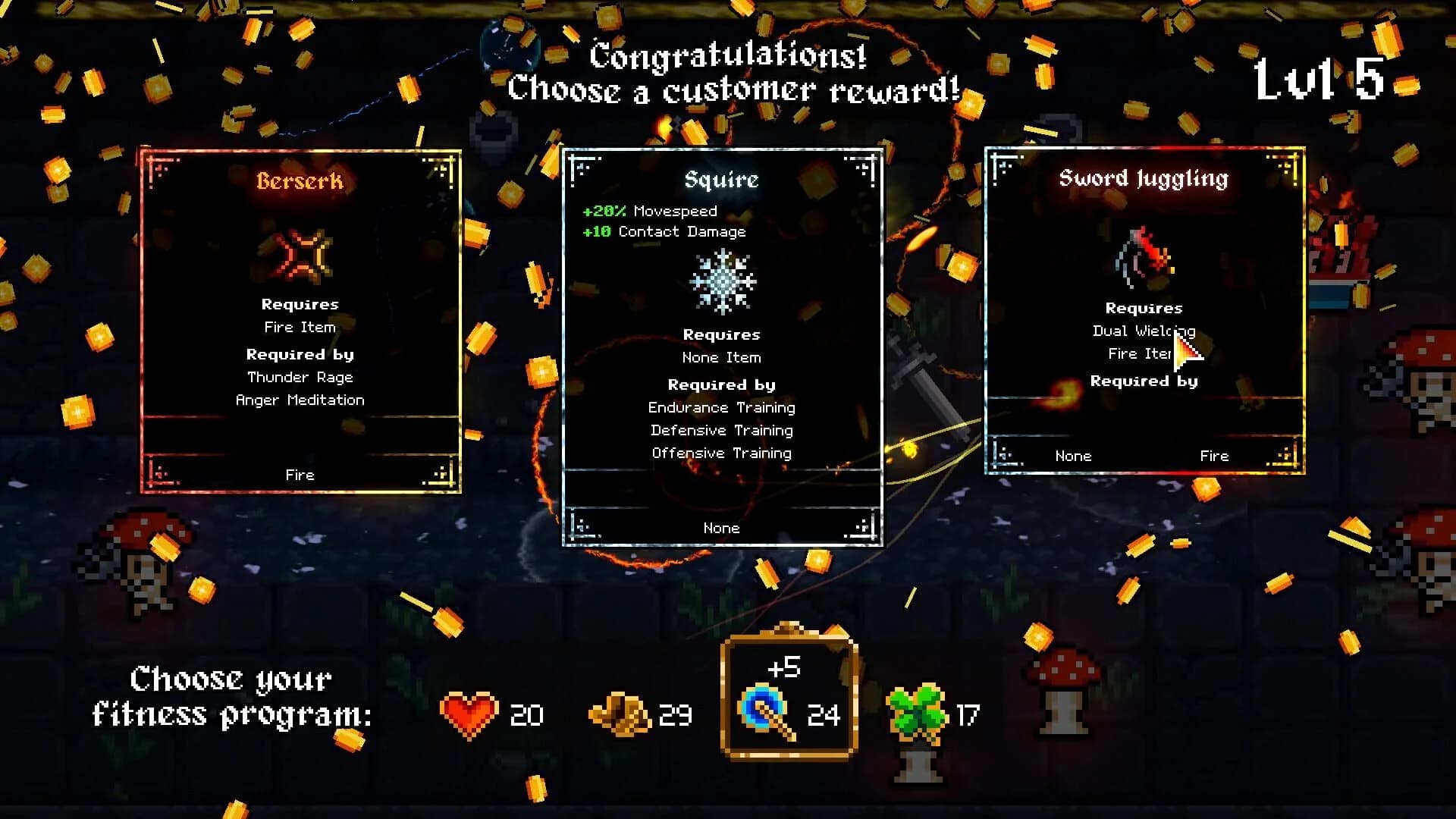Click the None tag under the Squire card
Screen dimensions: 1456x819
pyautogui.click(x=721, y=527)
